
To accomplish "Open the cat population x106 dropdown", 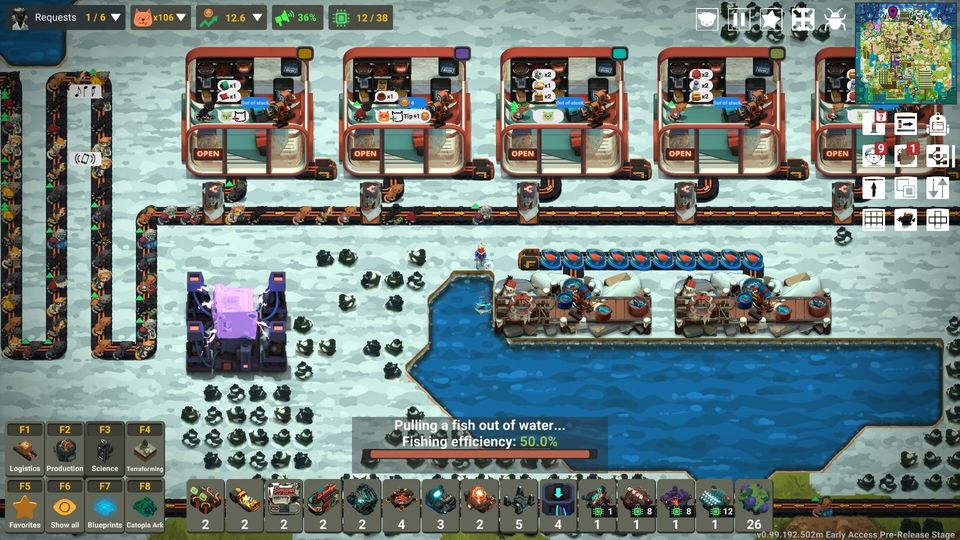I will [x=183, y=17].
